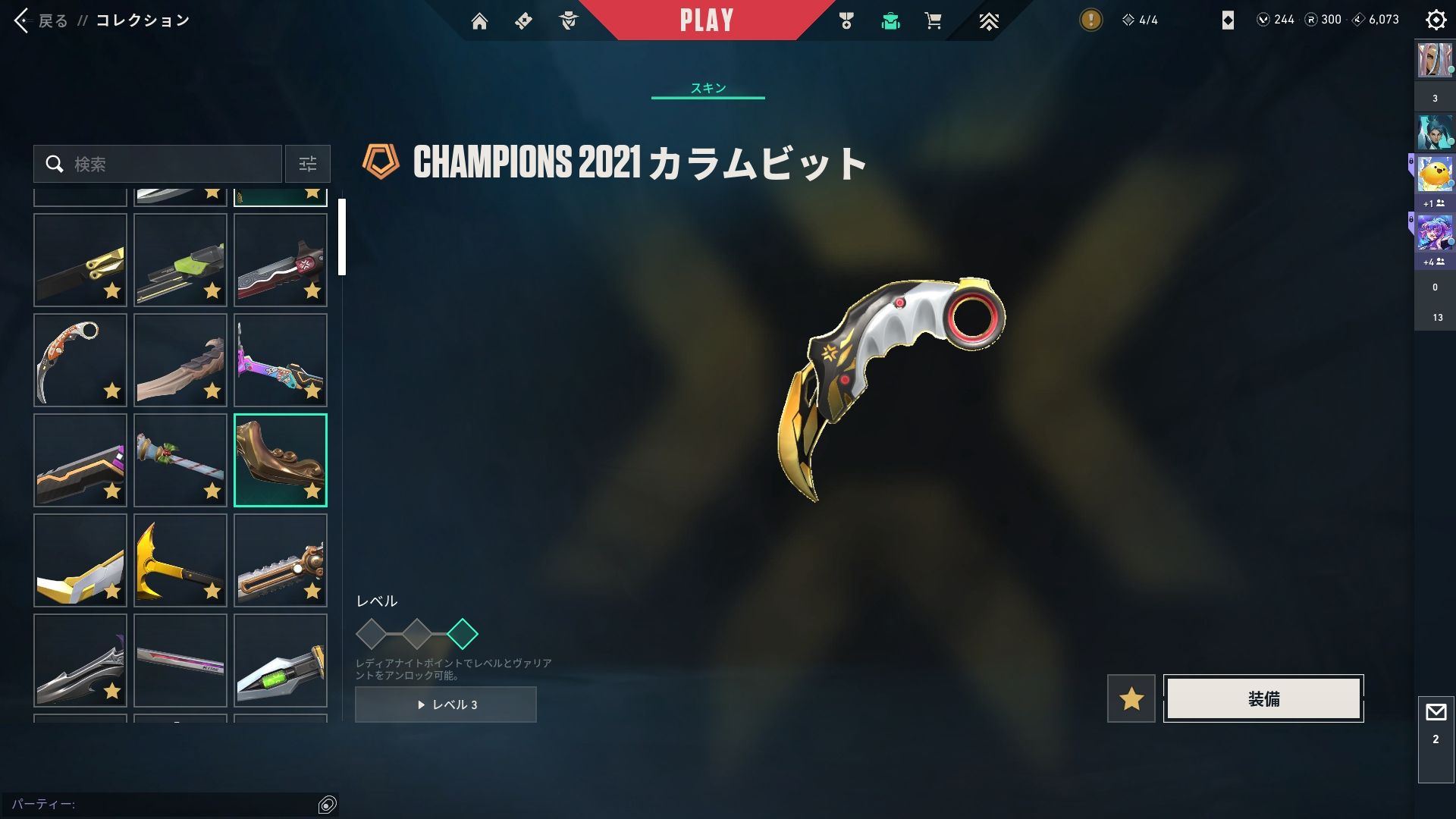Open the settings gear
The image size is (1456, 819).
(1436, 20)
